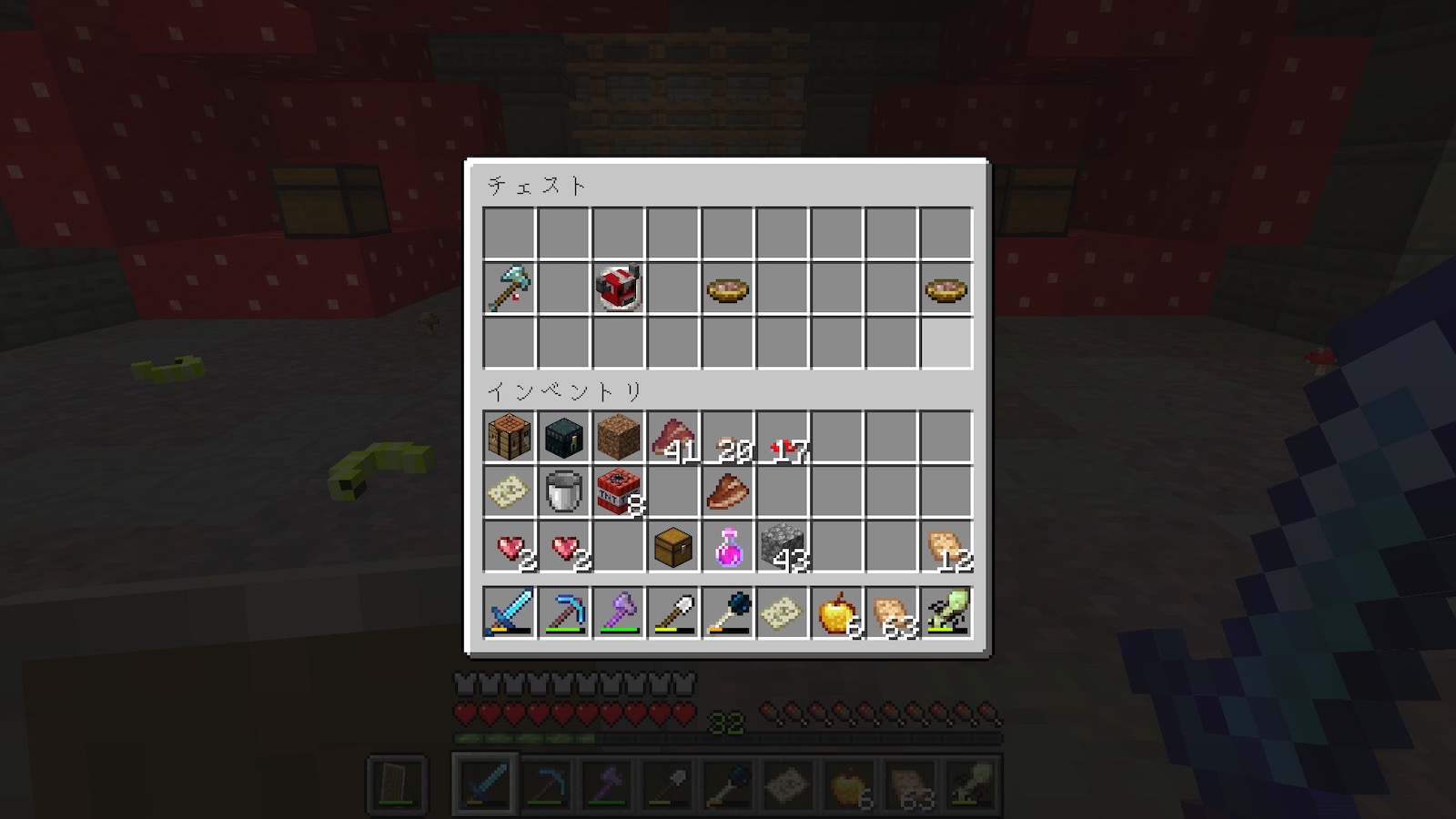Select the green staff in the last hotbar slot
Image resolution: width=1456 pixels, height=819 pixels.
coord(945,612)
